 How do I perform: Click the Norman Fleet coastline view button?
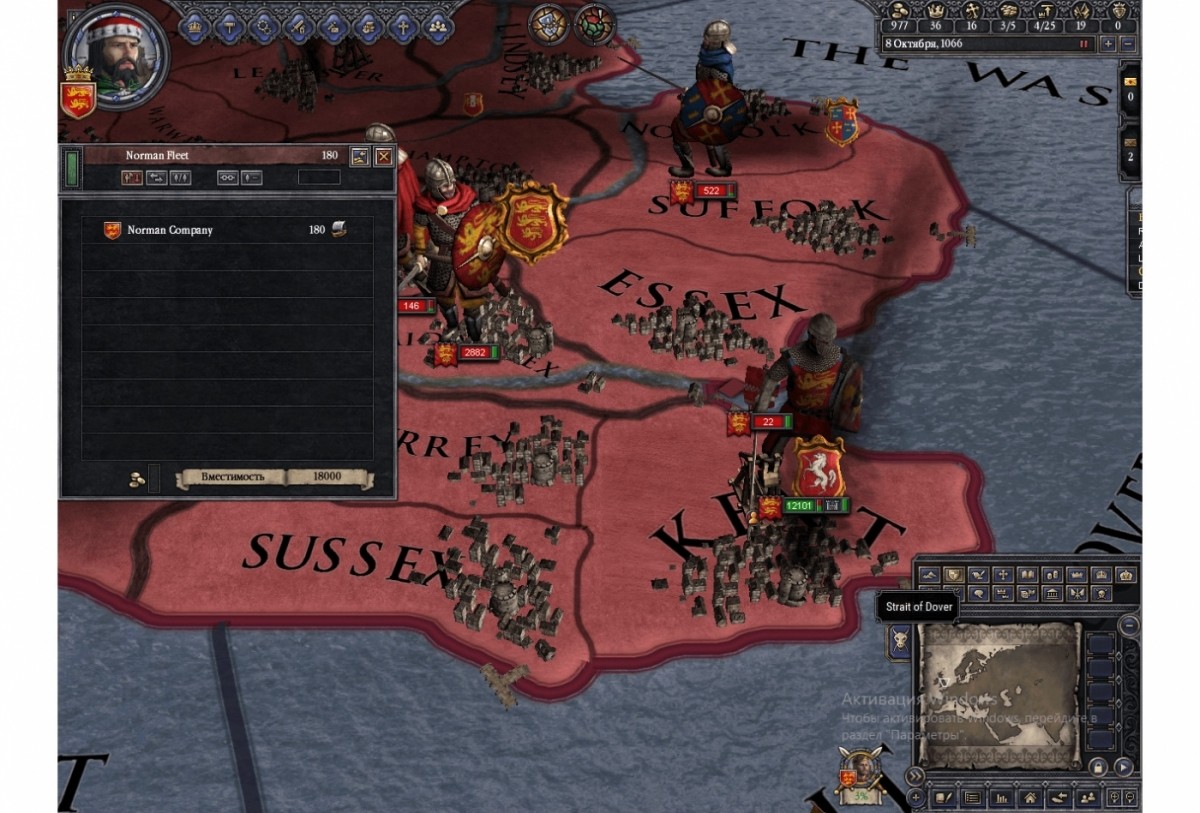(360, 156)
